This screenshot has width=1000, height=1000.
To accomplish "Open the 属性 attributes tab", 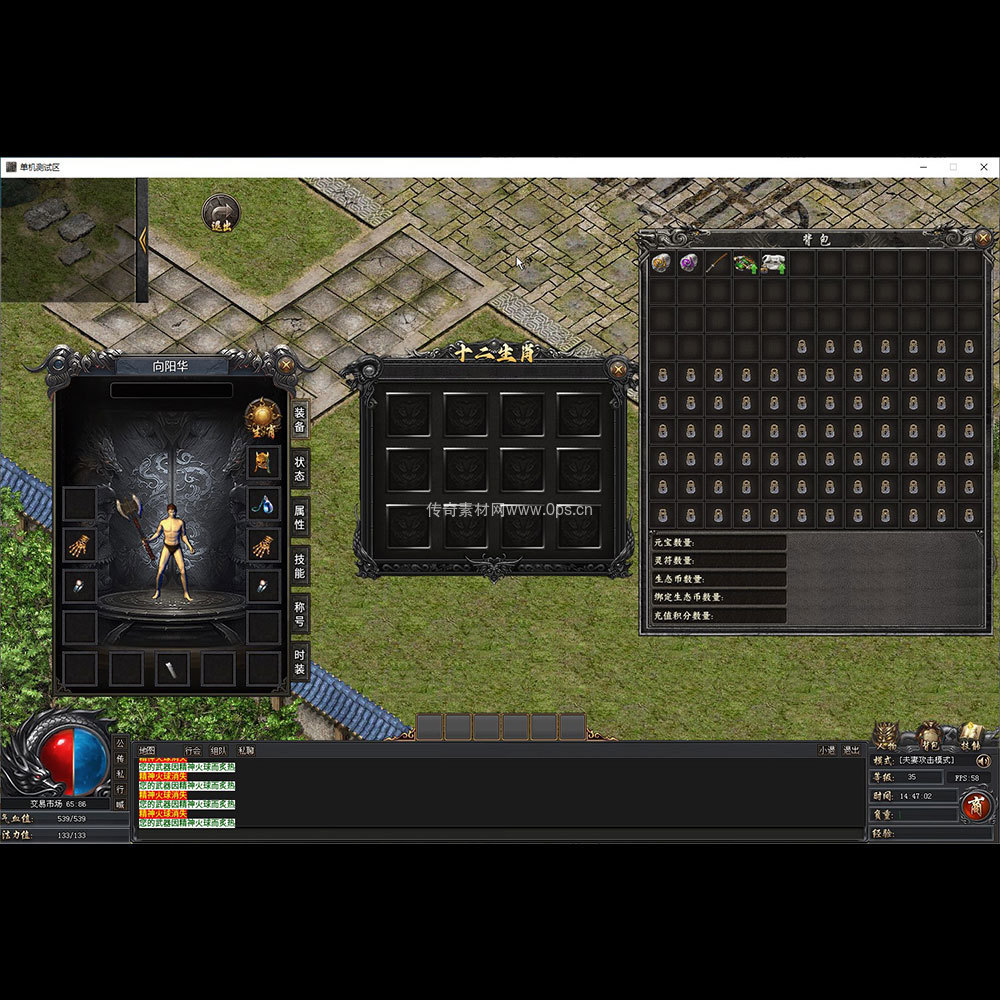I will click(x=299, y=517).
